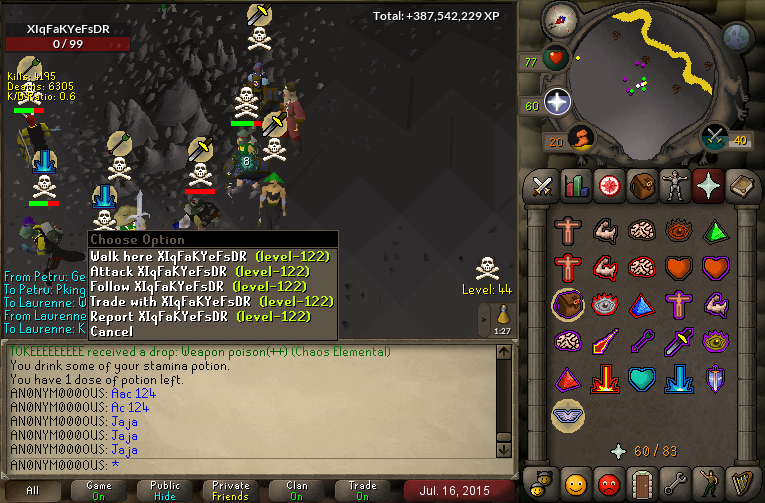Switch to the Skills bar-chart tab
Image resolution: width=765 pixels, height=503 pixels.
575,186
